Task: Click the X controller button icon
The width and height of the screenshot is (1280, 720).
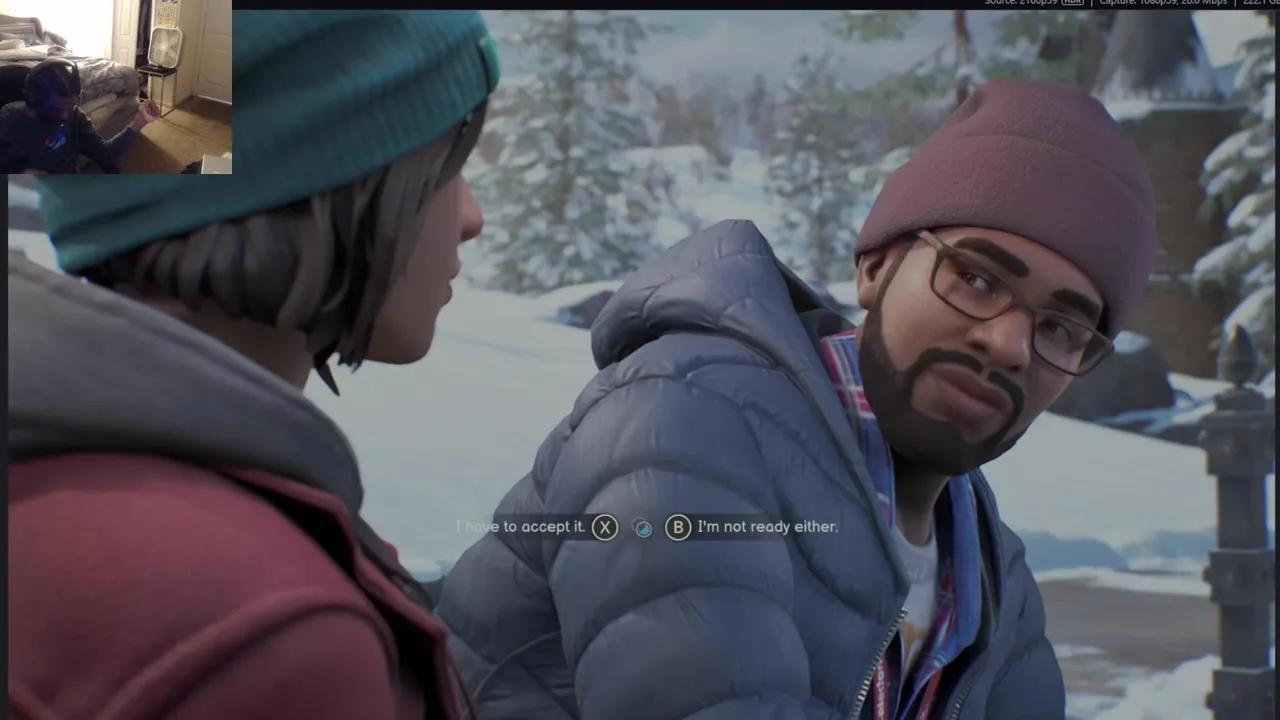Action: point(604,527)
